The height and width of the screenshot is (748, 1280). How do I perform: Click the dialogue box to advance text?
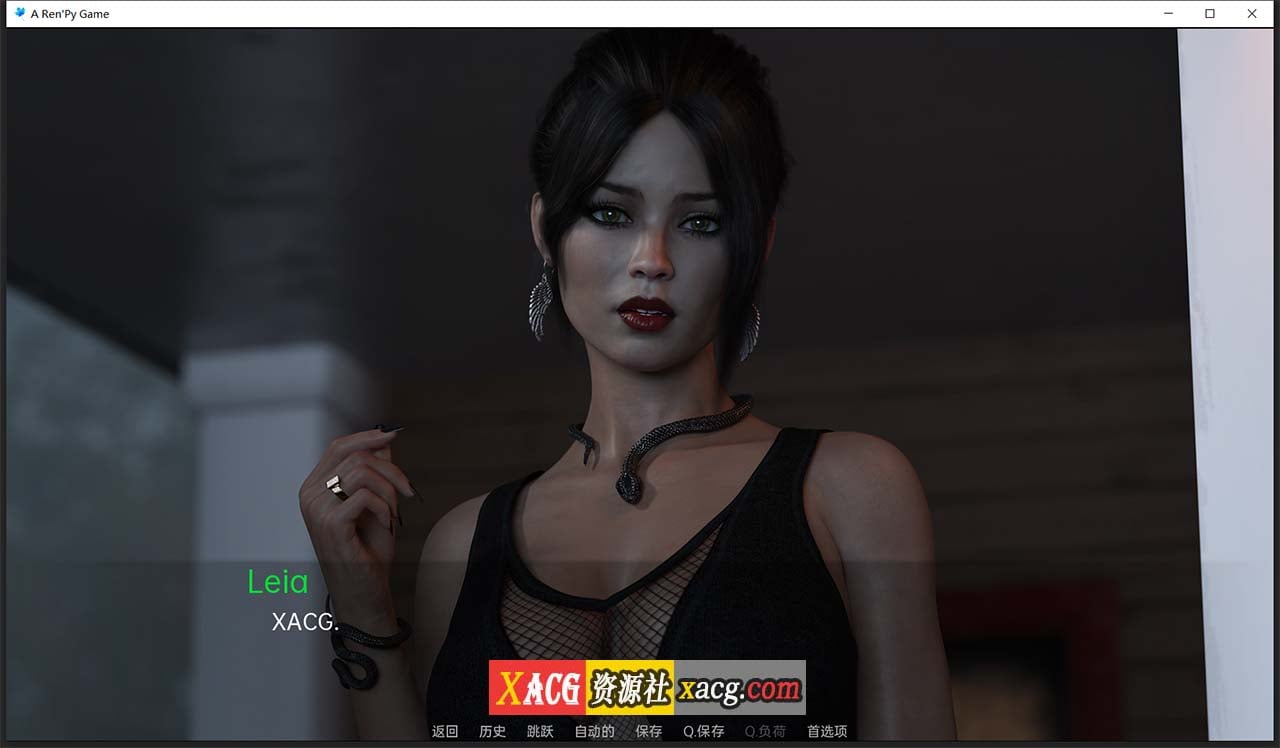tap(640, 620)
